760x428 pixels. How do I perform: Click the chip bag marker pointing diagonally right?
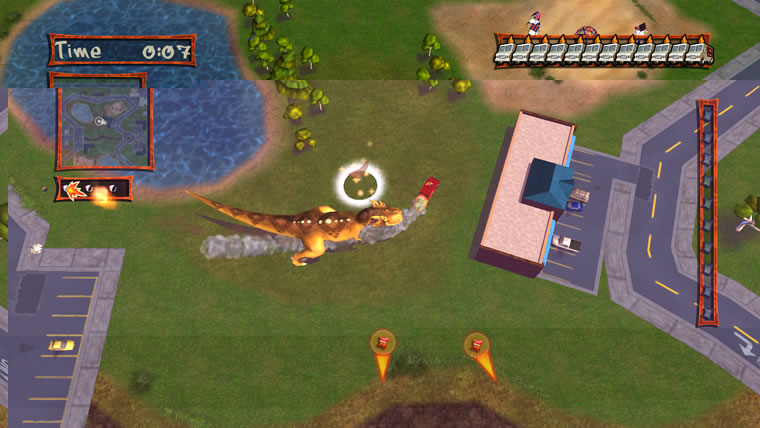pyautogui.click(x=477, y=346)
